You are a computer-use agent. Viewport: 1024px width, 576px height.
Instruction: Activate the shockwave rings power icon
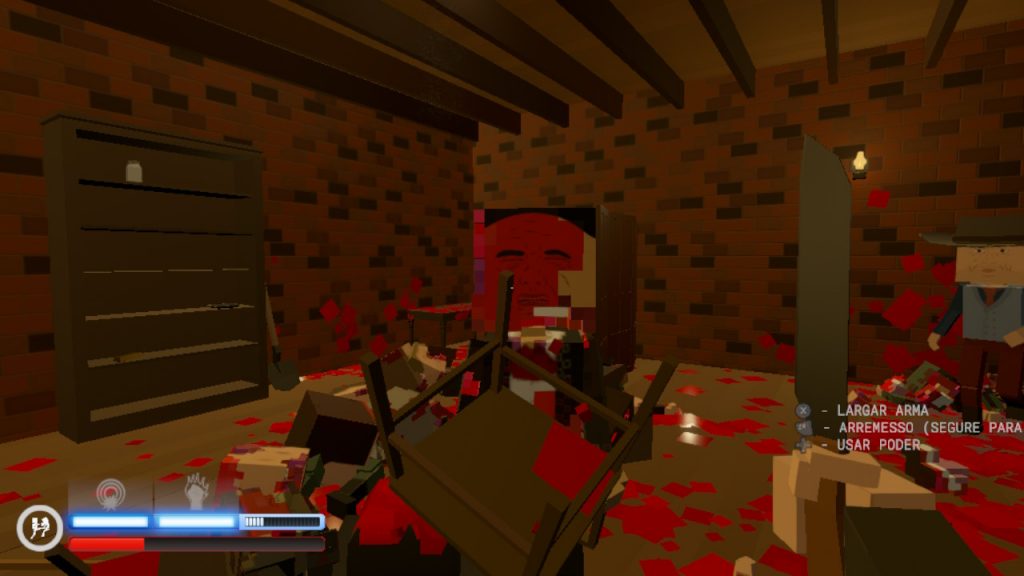[x=109, y=492]
